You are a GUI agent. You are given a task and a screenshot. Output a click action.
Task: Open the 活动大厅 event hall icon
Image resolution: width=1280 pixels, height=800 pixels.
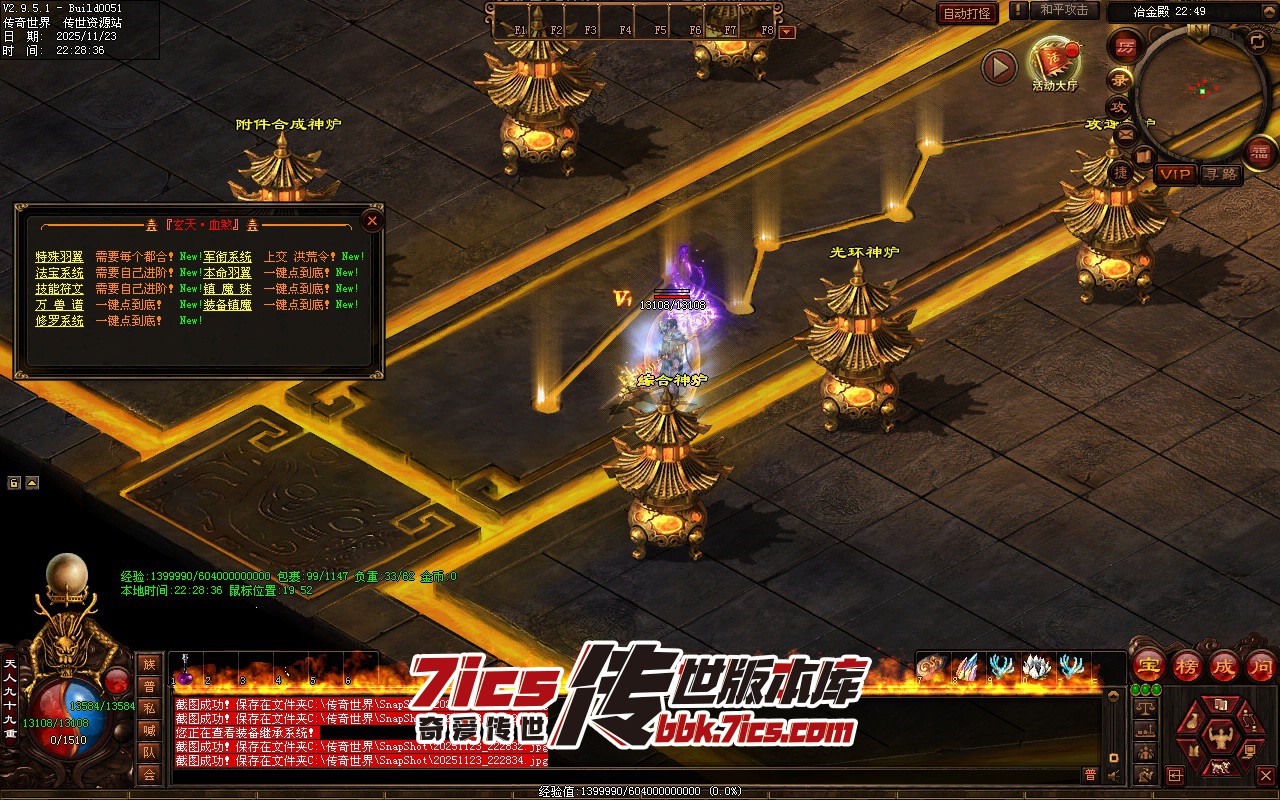[x=1054, y=63]
